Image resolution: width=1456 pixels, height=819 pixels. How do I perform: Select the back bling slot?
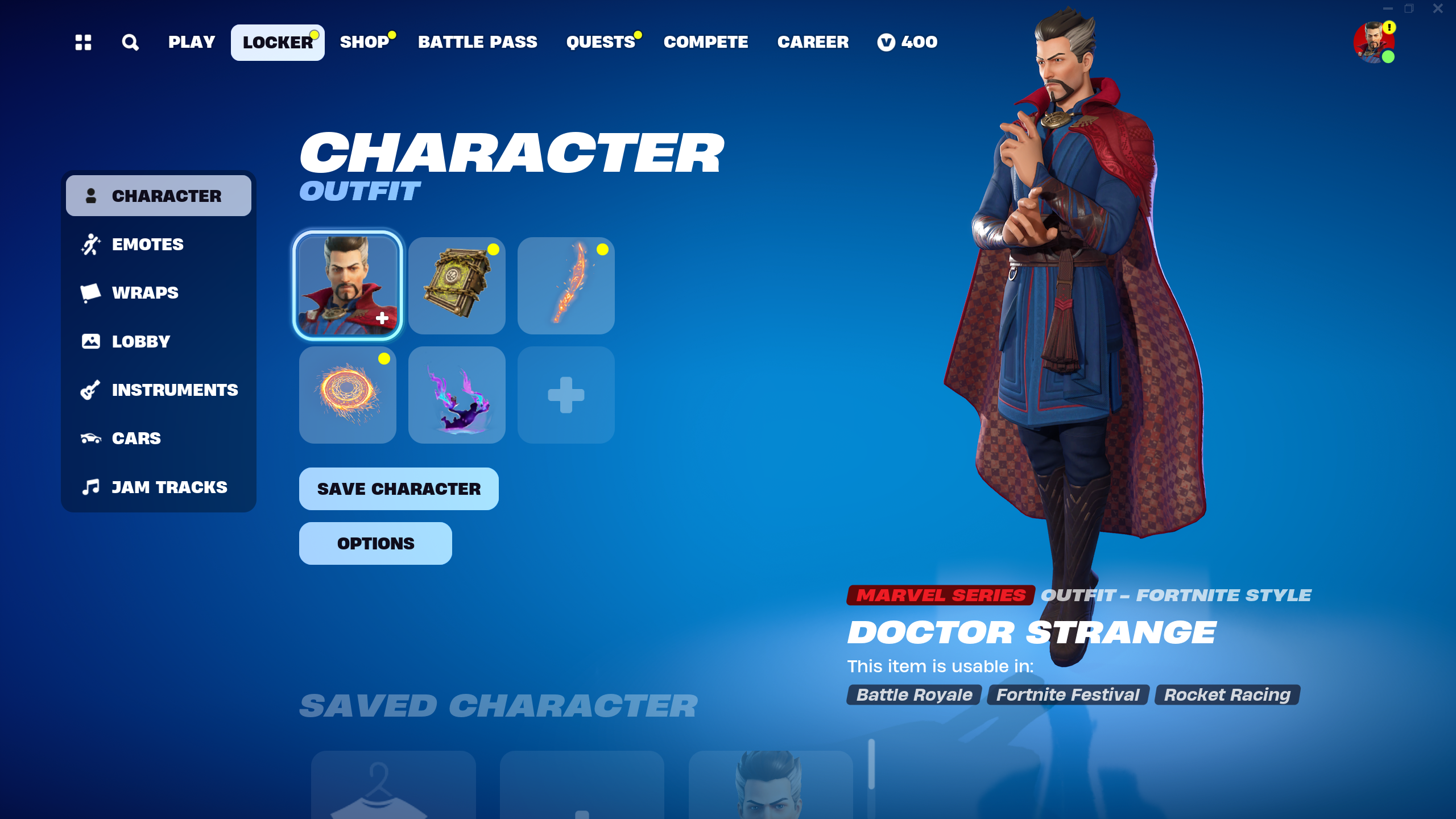[457, 286]
